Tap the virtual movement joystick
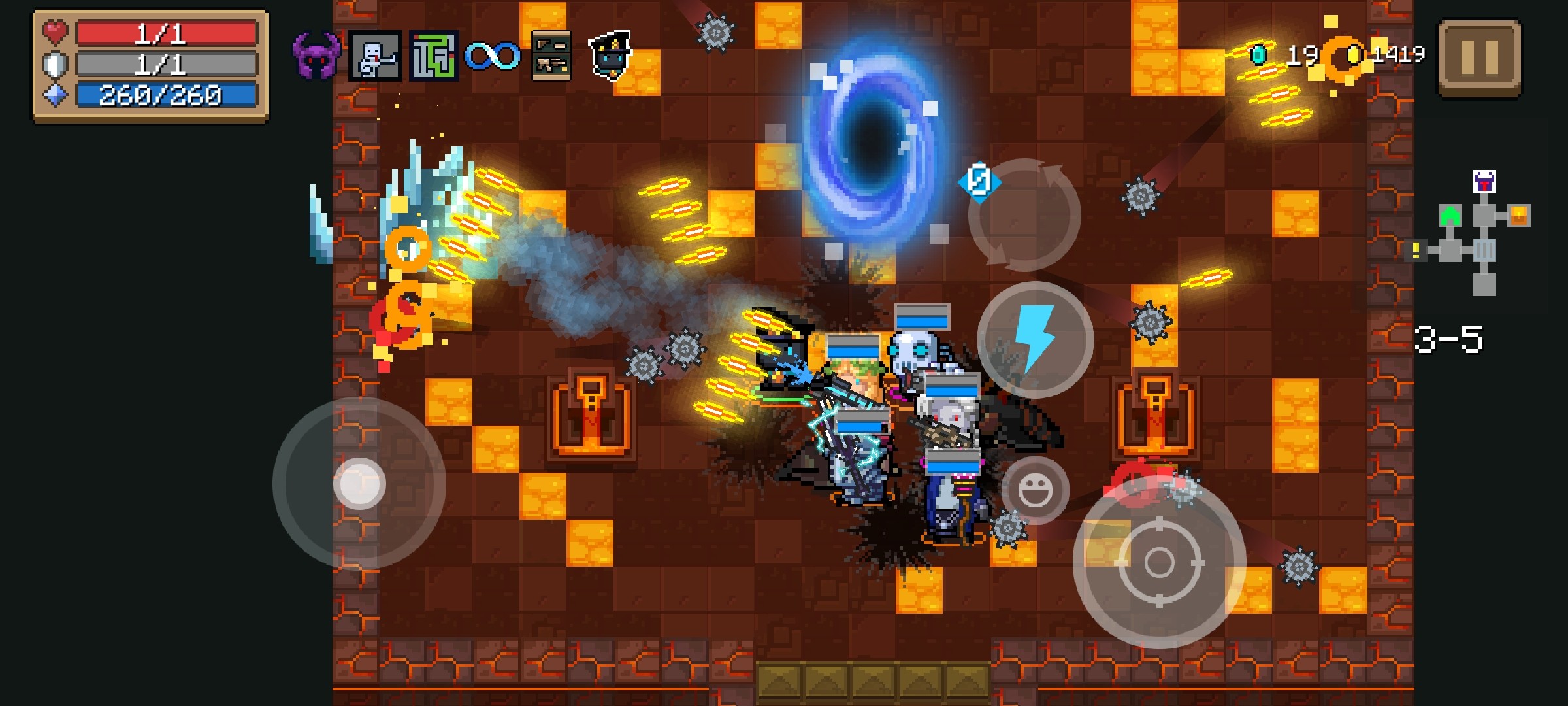This screenshot has width=1568, height=706. point(359,484)
